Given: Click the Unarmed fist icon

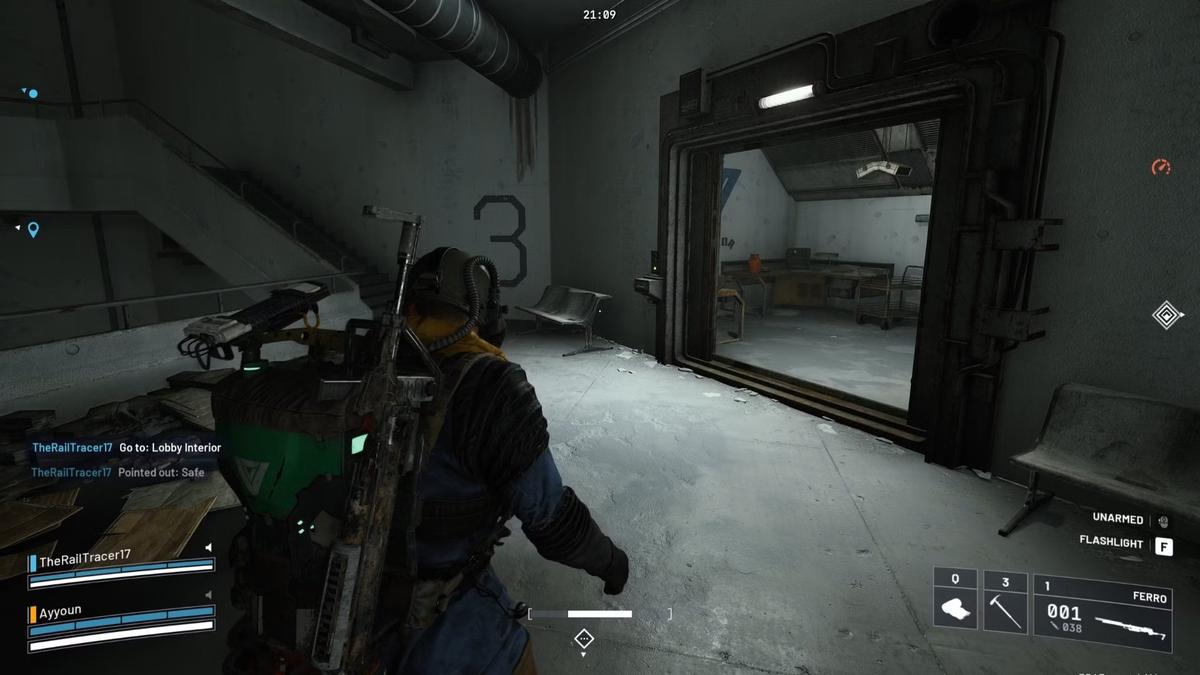Looking at the screenshot, I should click(x=1163, y=521).
